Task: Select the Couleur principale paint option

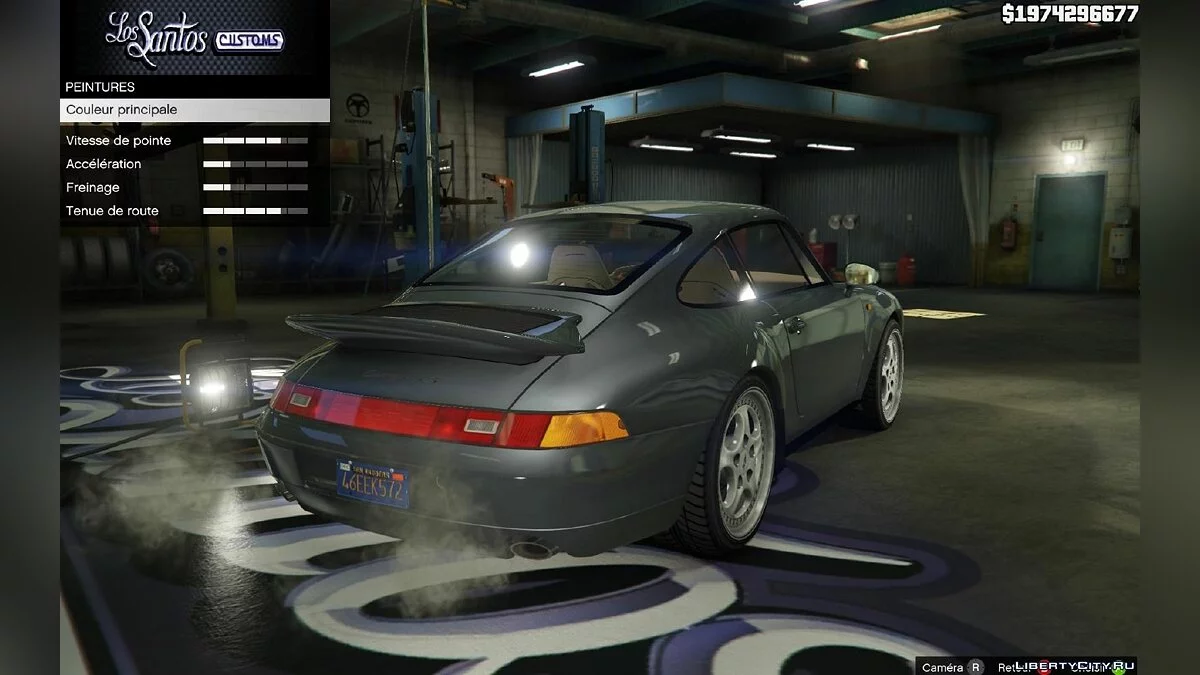Action: [x=194, y=110]
